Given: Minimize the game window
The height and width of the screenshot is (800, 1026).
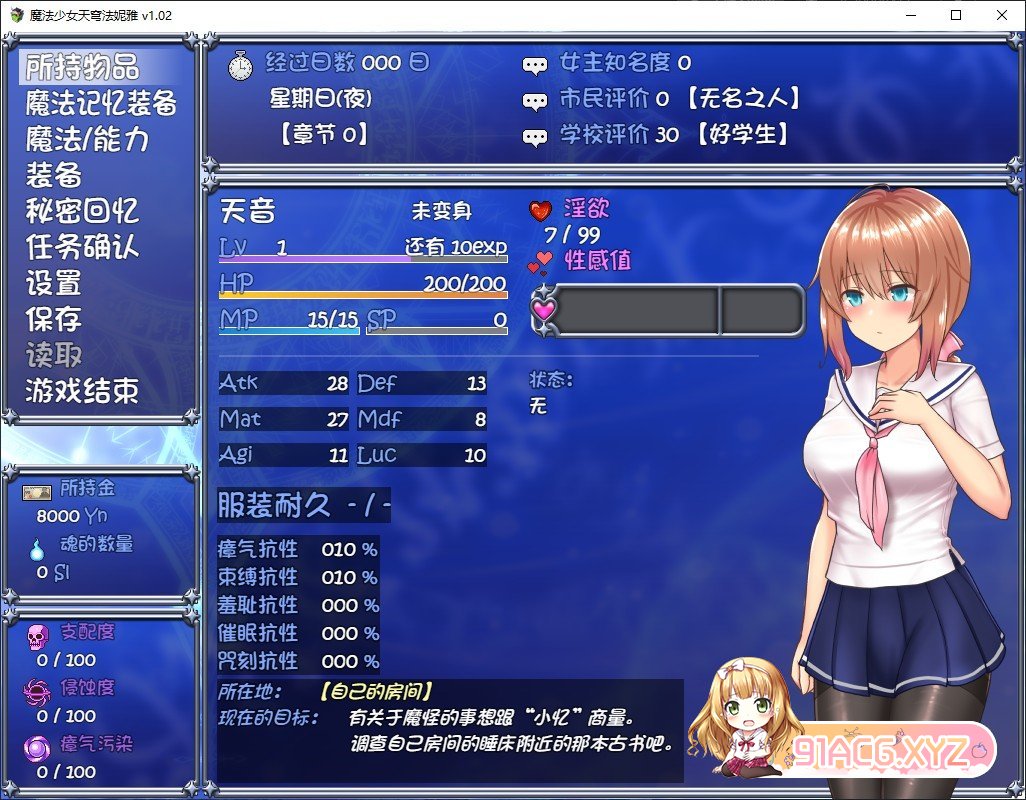Looking at the screenshot, I should pyautogui.click(x=909, y=15).
